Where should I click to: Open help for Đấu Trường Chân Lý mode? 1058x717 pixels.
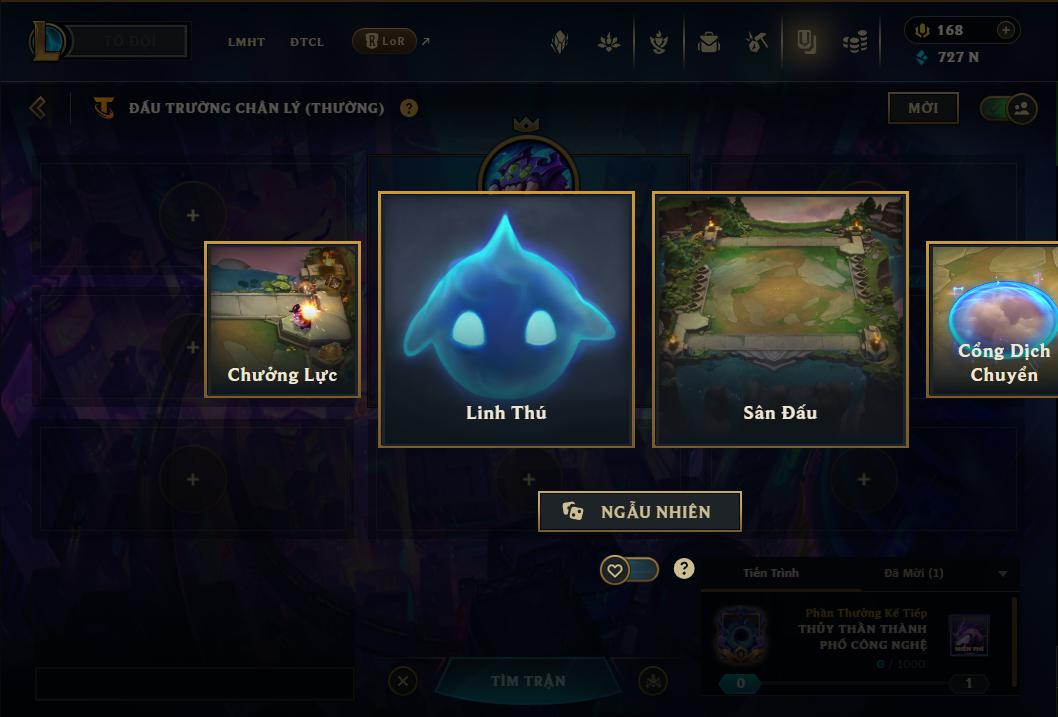coord(409,108)
